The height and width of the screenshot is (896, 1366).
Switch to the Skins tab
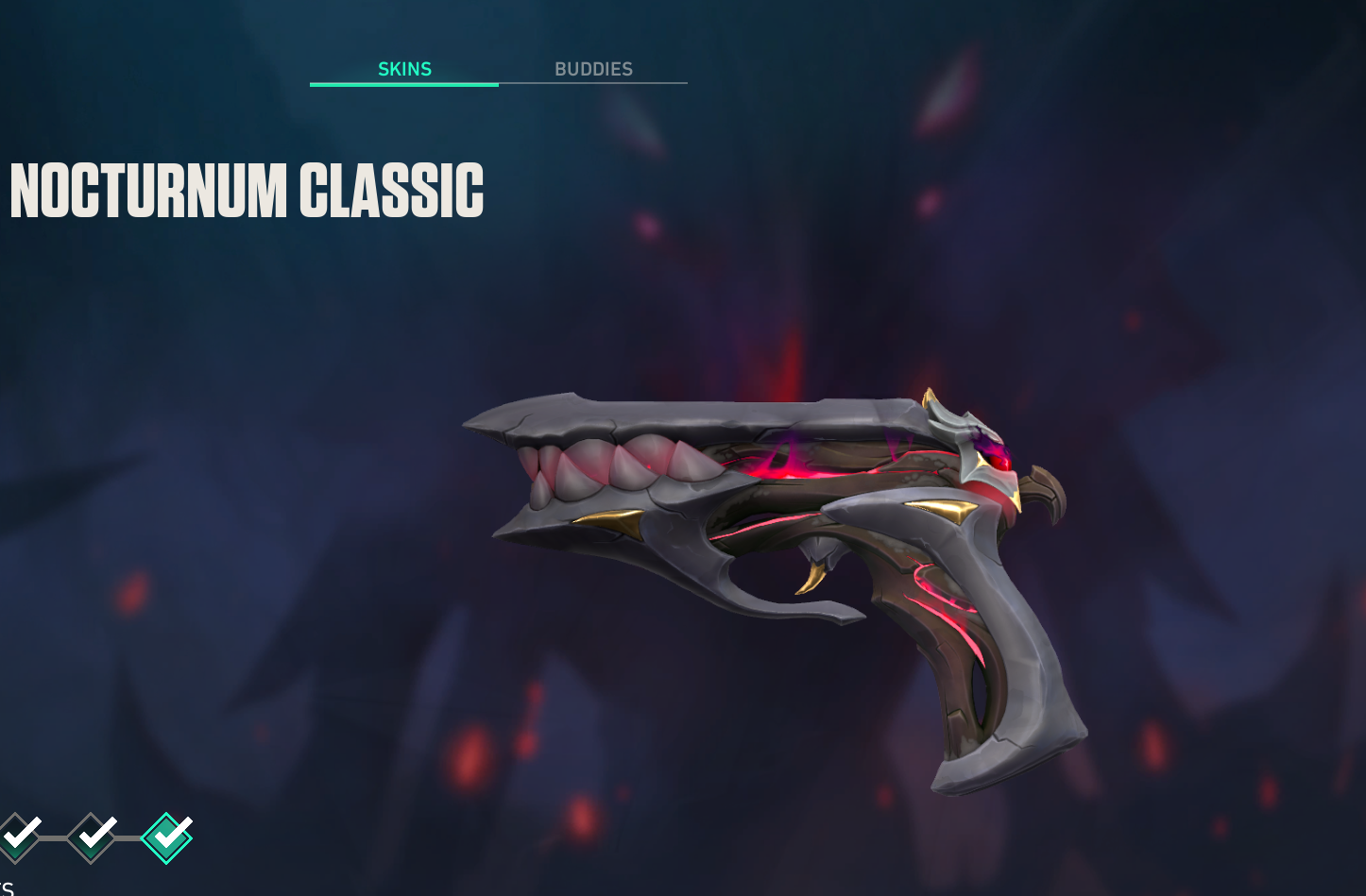404,69
